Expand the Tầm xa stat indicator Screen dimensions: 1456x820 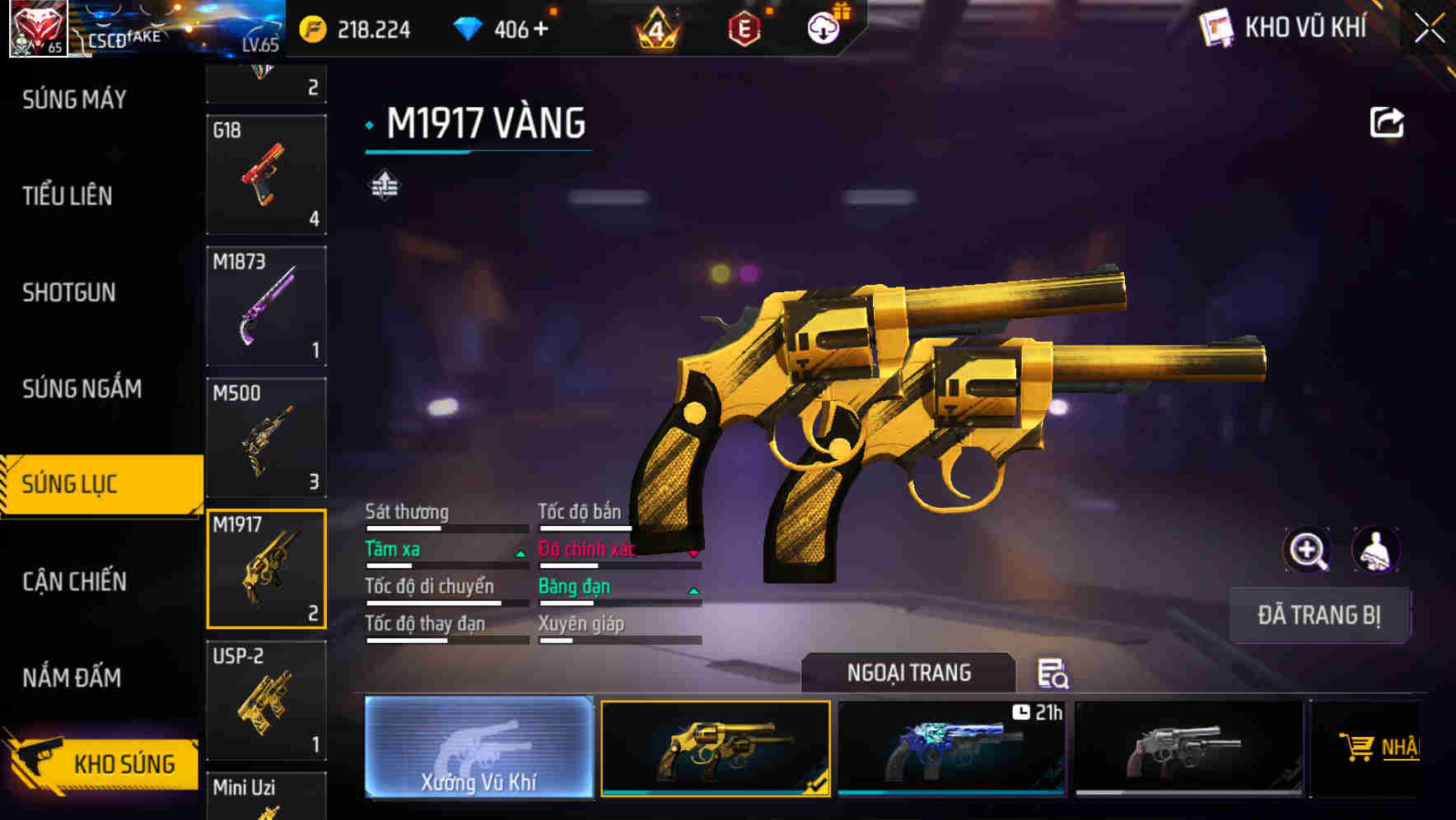(x=520, y=554)
